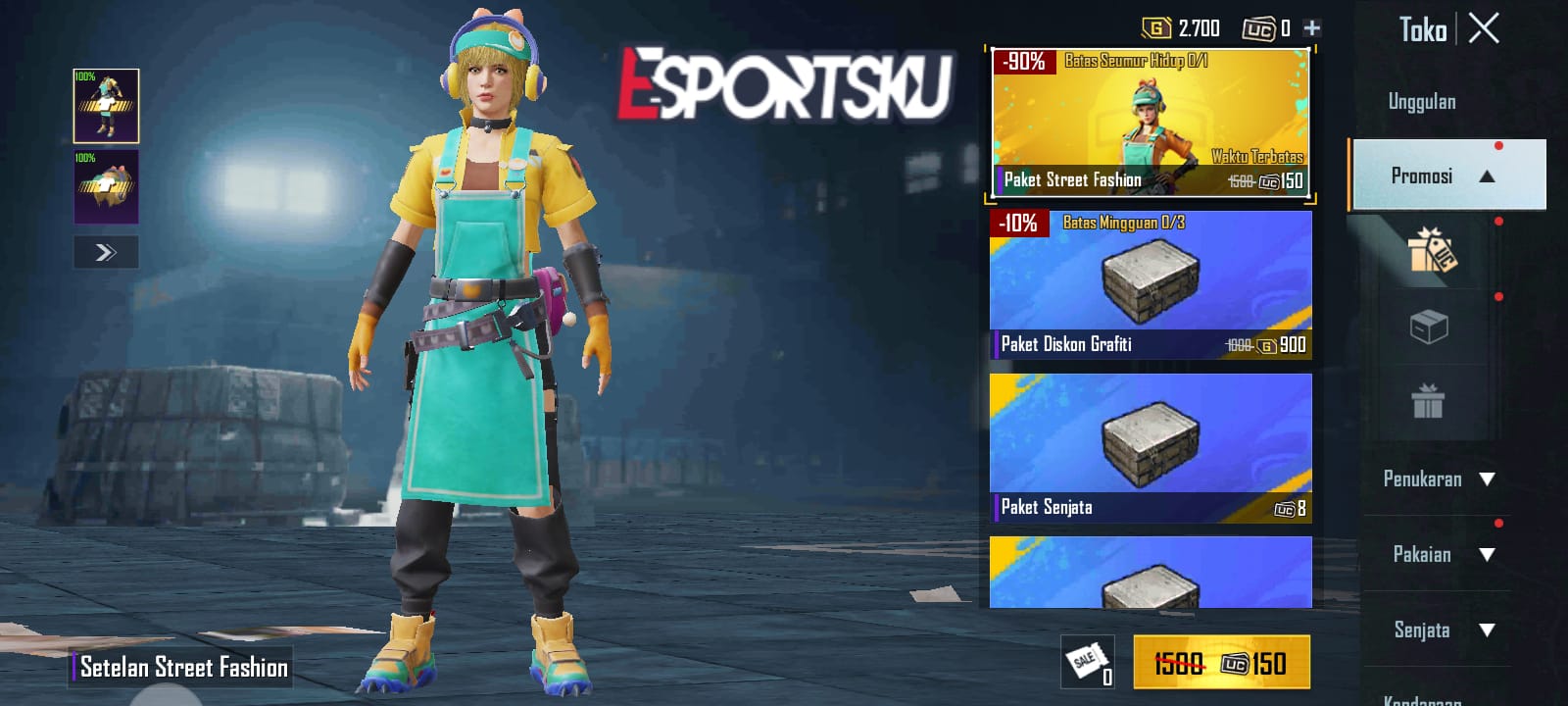The height and width of the screenshot is (706, 1568).
Task: Switch to the Unggulan tab
Action: 1421,101
